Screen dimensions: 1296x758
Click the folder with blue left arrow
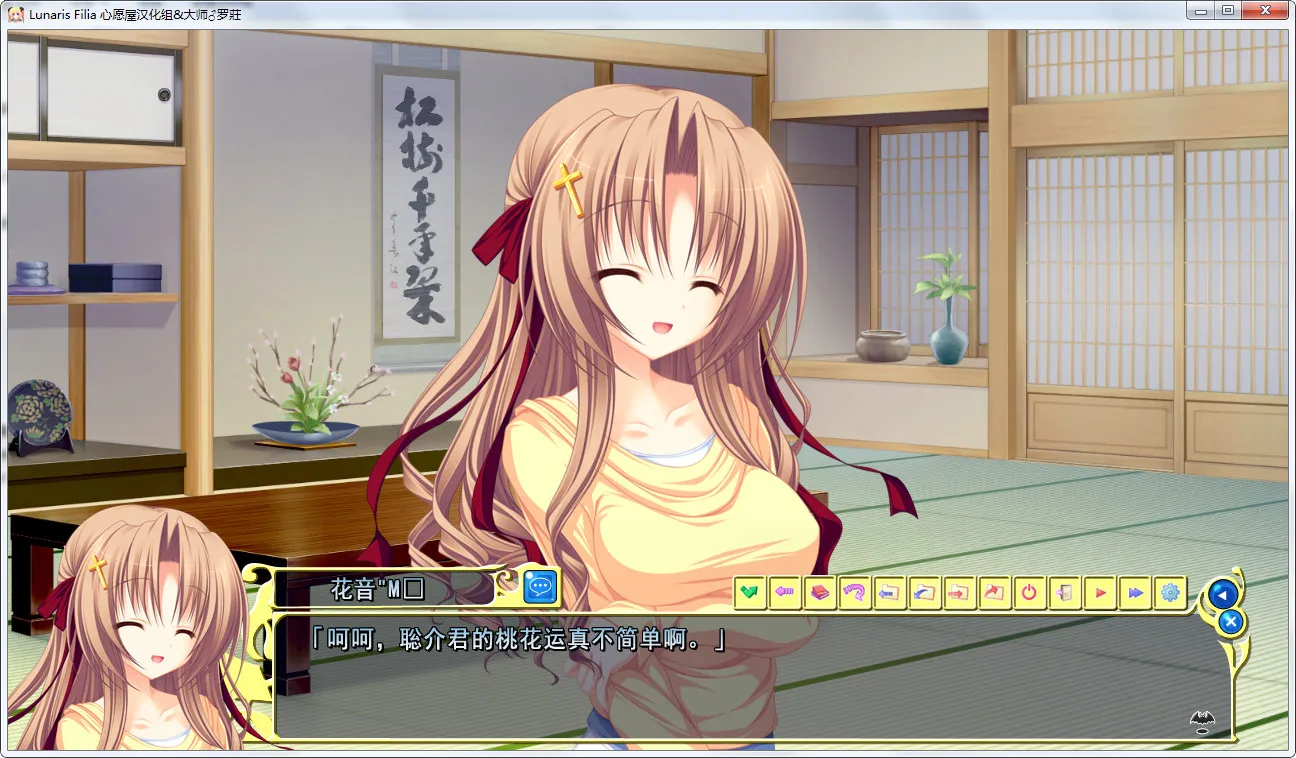(x=889, y=593)
